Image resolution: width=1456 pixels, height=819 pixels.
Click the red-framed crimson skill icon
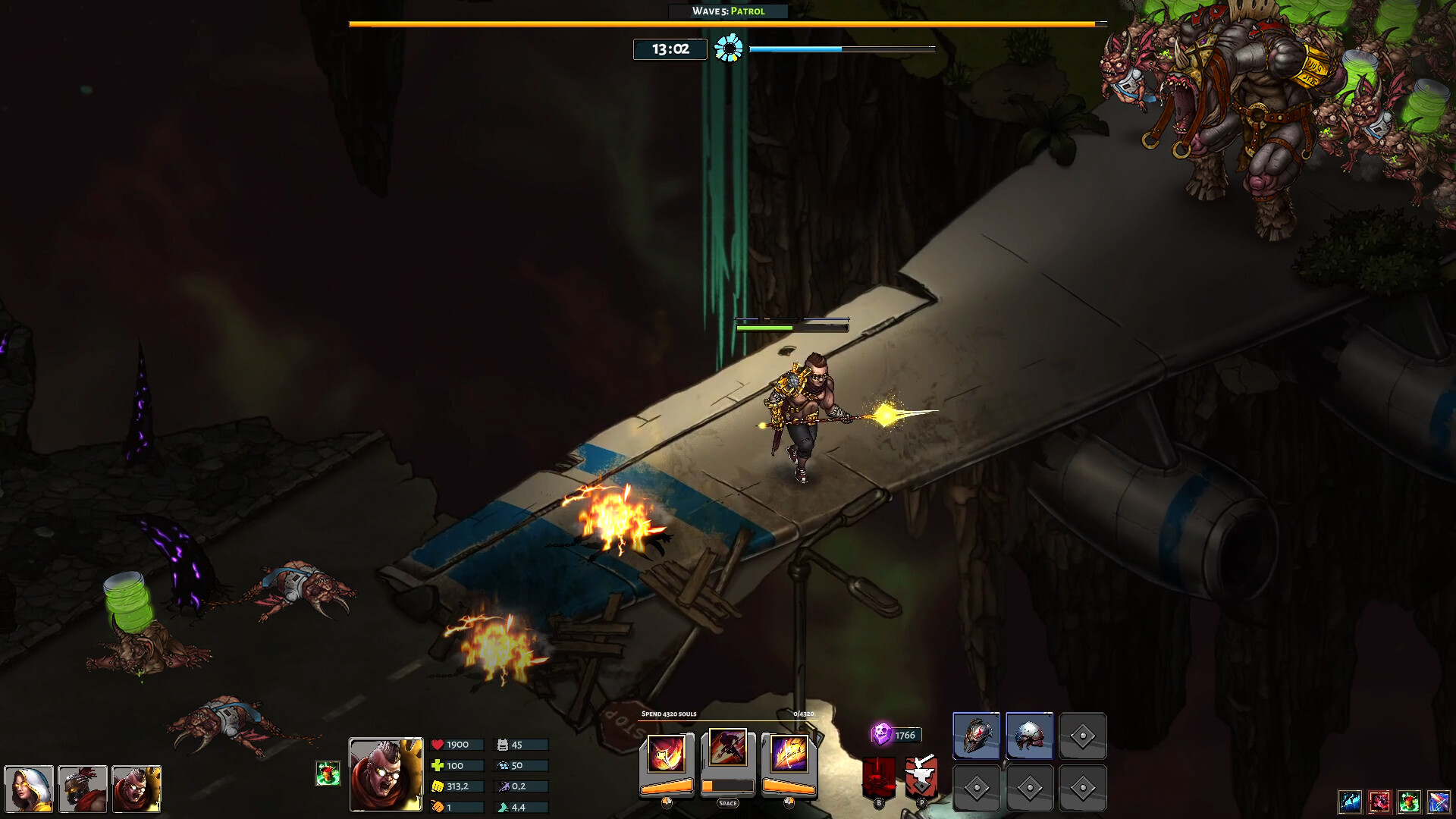1379,801
